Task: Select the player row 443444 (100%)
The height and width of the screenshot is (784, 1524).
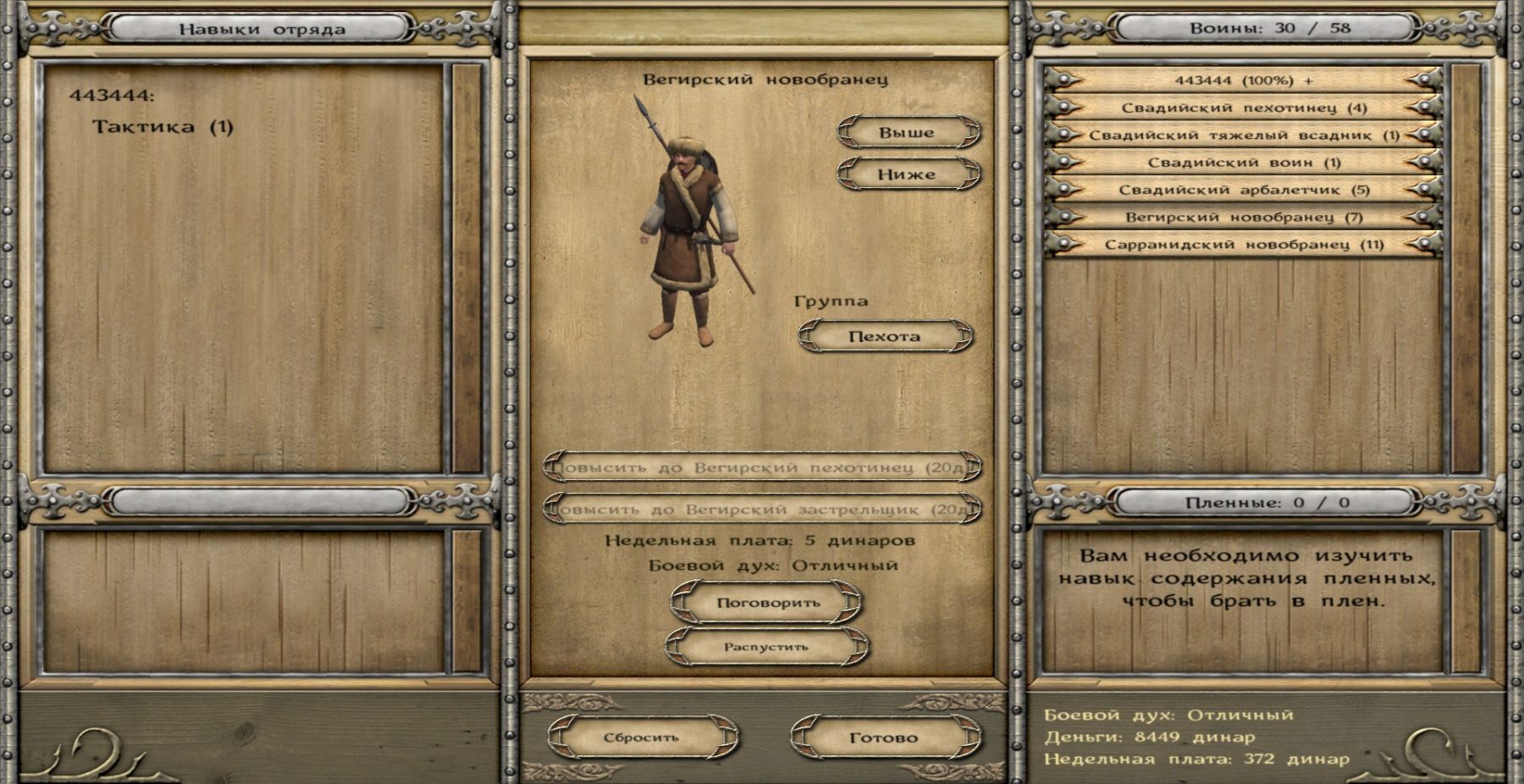Action: pyautogui.click(x=1244, y=80)
